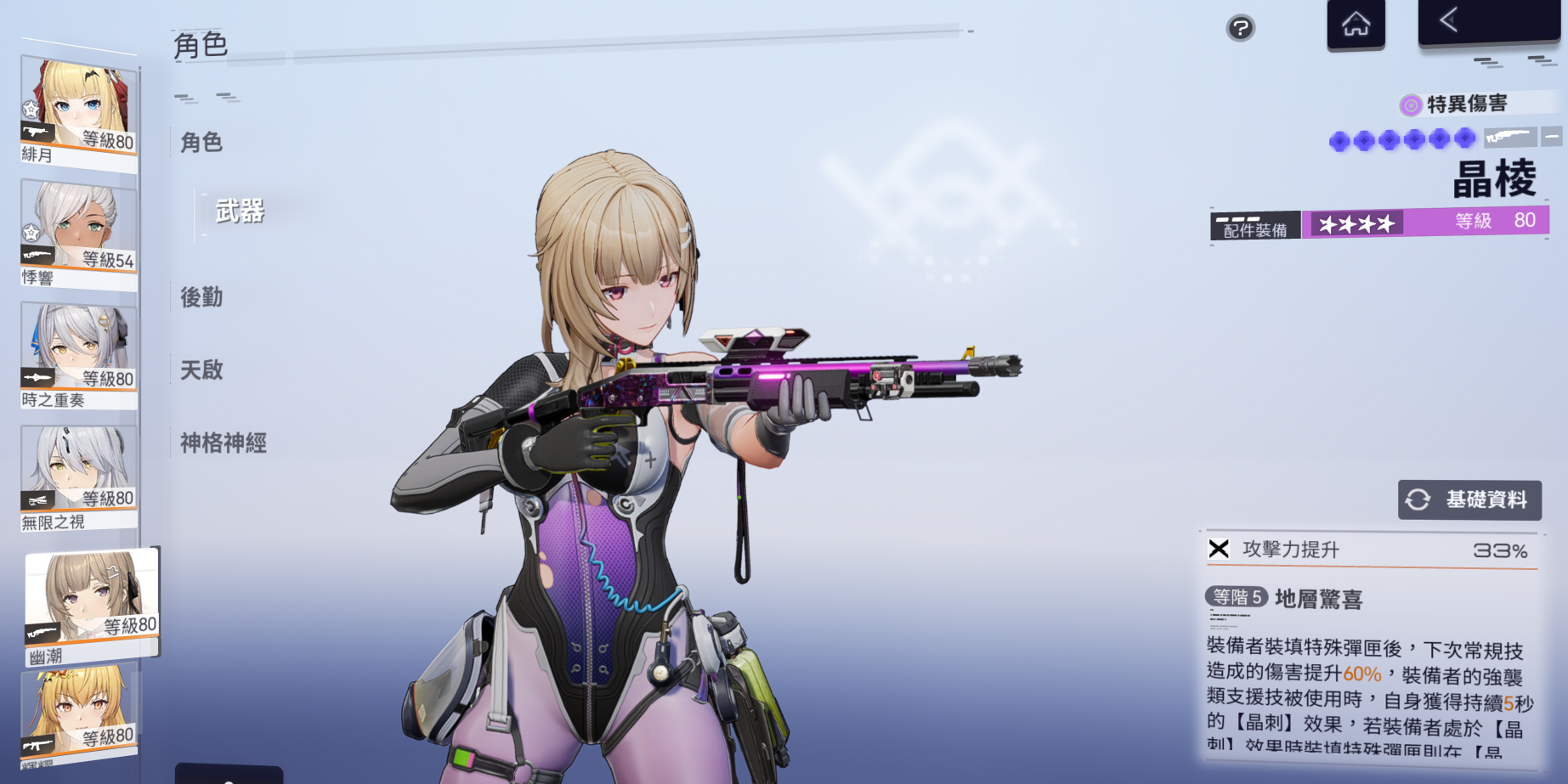Pick the 無限之視 character portrait
This screenshot has height=784, width=1568.
tap(78, 476)
